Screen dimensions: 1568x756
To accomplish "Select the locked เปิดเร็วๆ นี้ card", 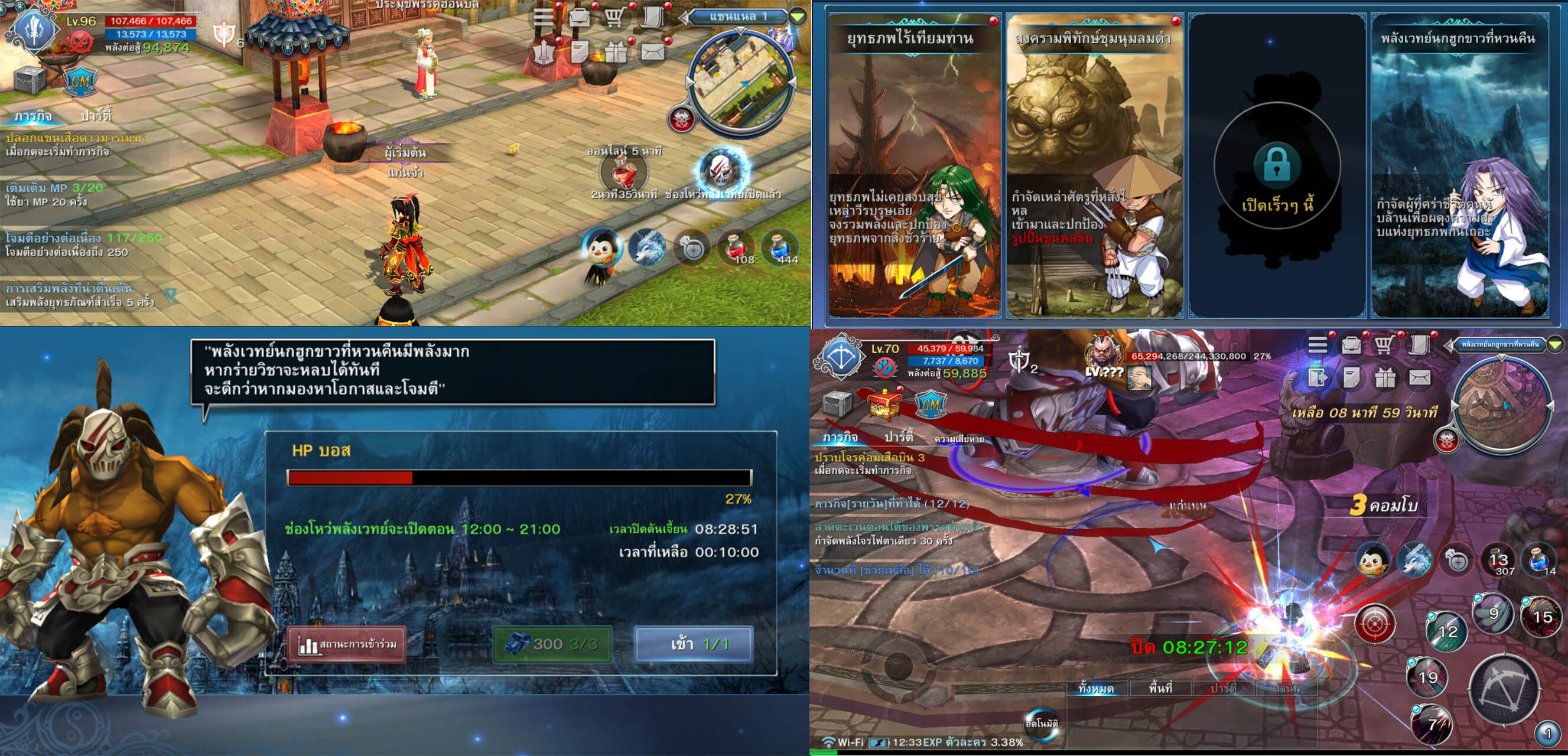I will tap(1277, 164).
